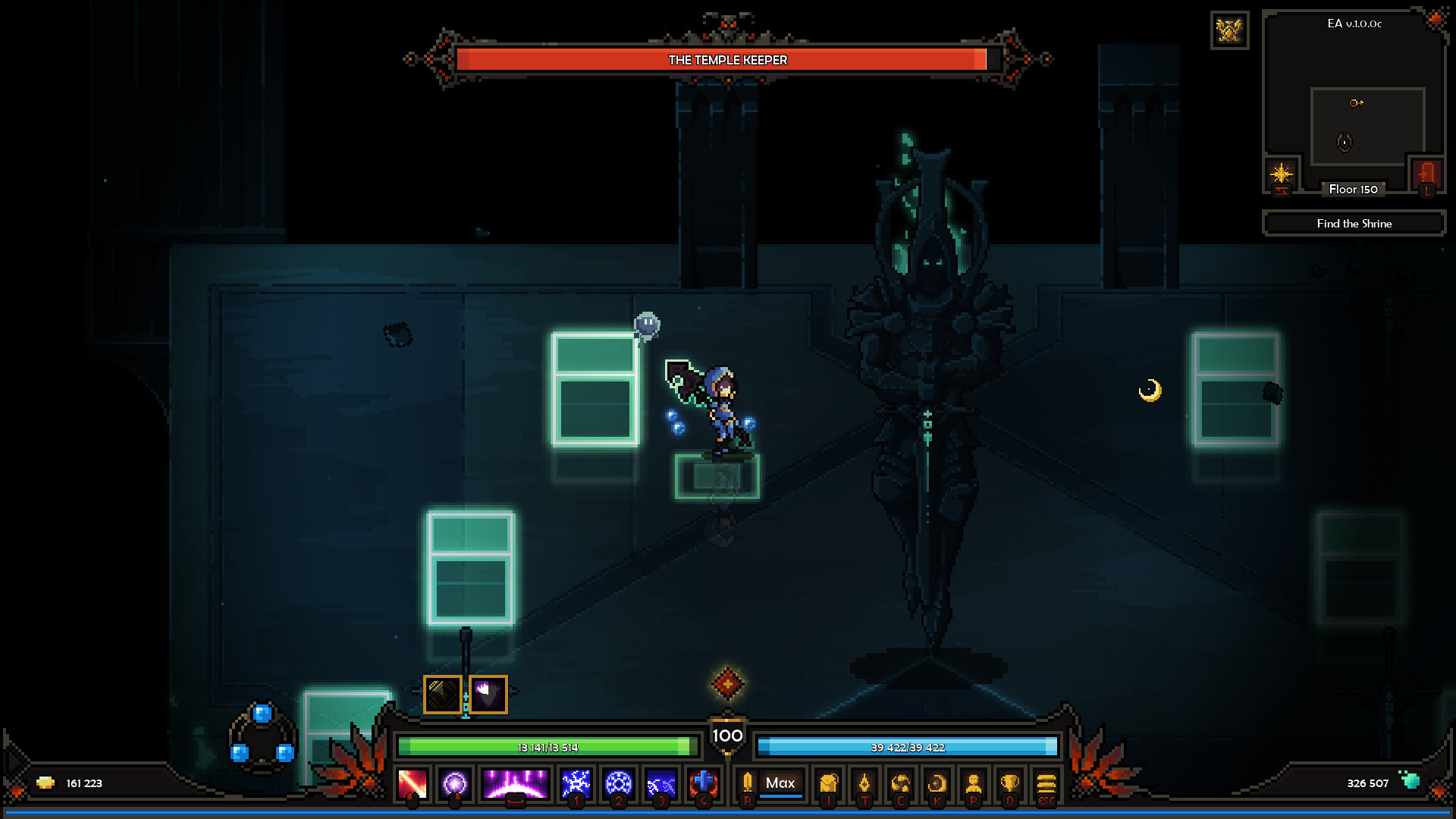Open the main menu stack icon
Screen dimensions: 1456x819
click(1046, 783)
